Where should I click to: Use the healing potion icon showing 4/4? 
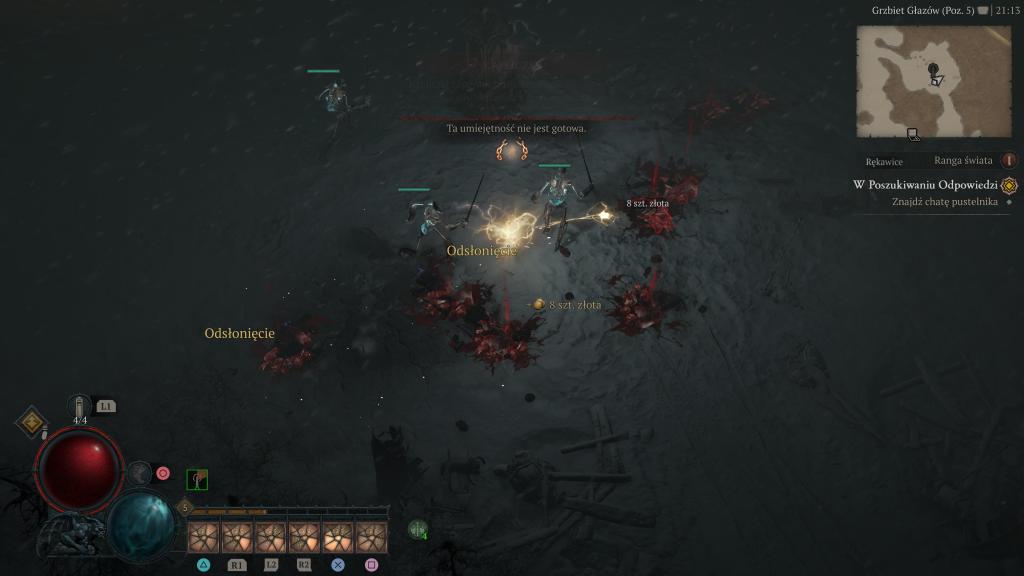click(80, 407)
